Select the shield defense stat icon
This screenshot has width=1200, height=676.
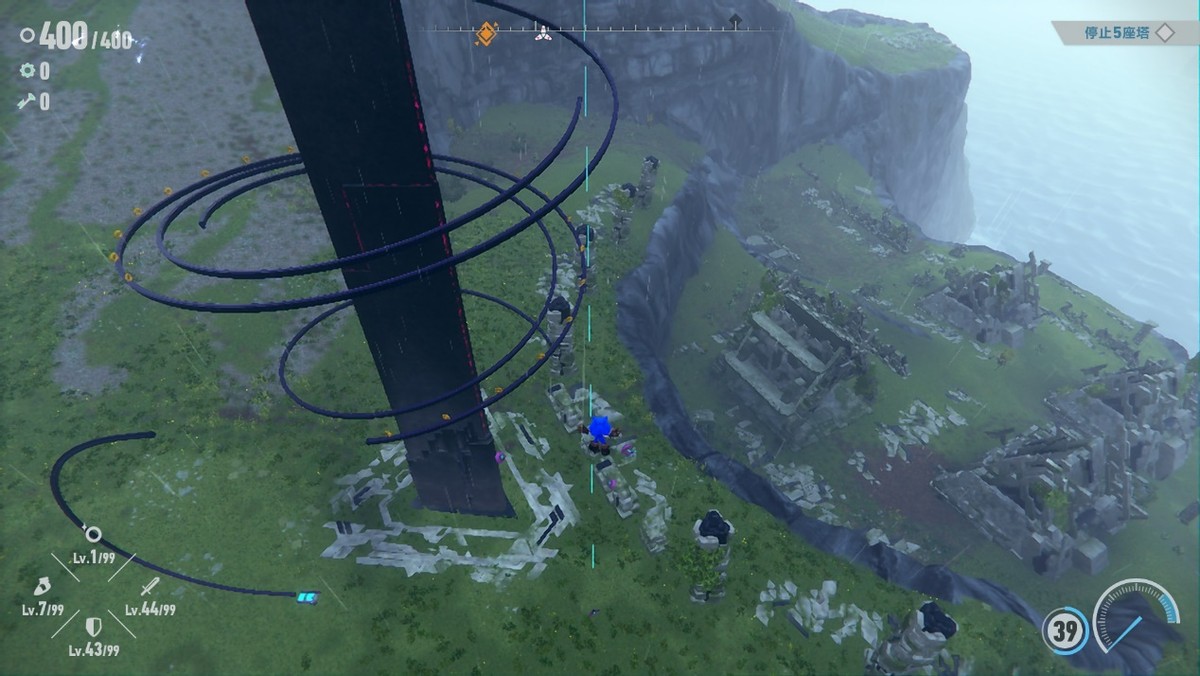(93, 627)
